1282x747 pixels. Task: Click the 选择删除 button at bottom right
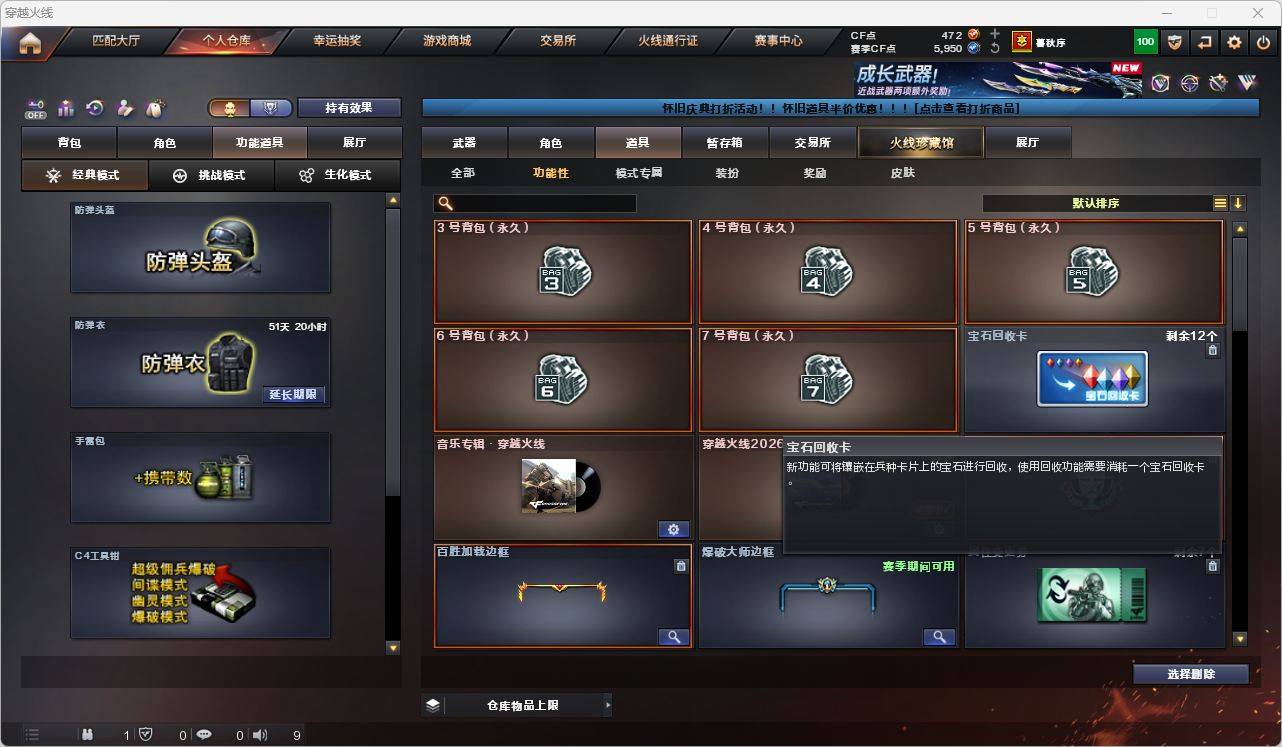pyautogui.click(x=1190, y=674)
